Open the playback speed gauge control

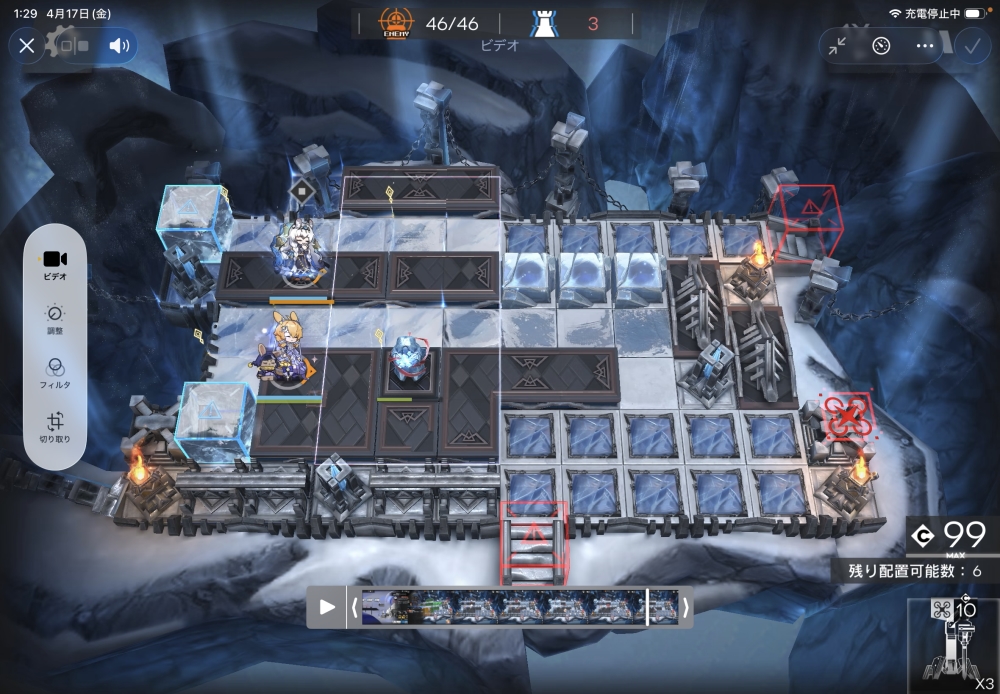[881, 46]
